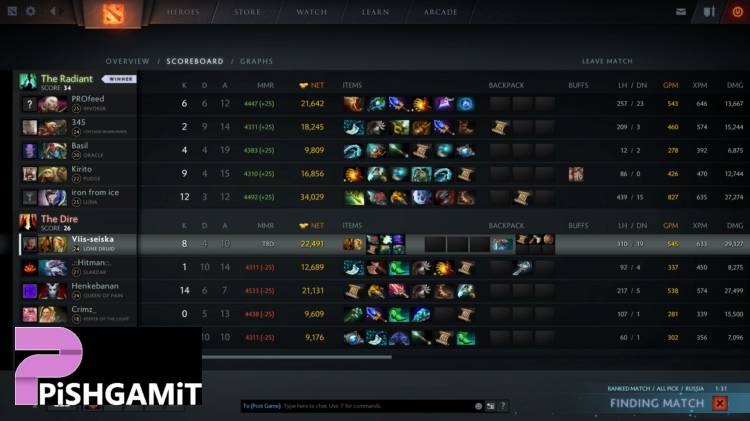
Task: Switch to the Overview tab
Action: [127, 61]
